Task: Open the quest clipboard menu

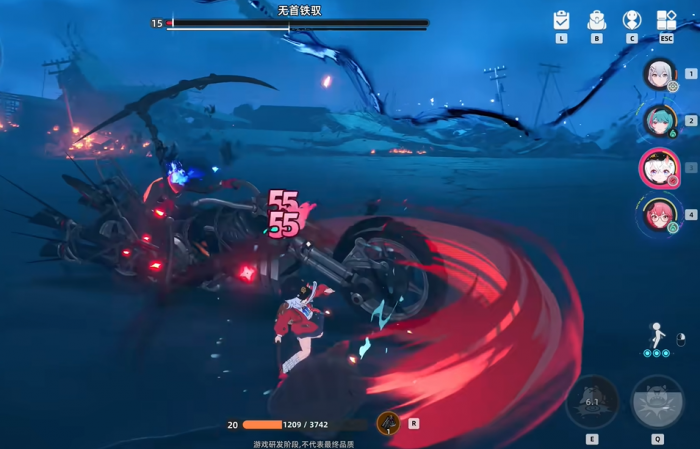Action: (561, 20)
